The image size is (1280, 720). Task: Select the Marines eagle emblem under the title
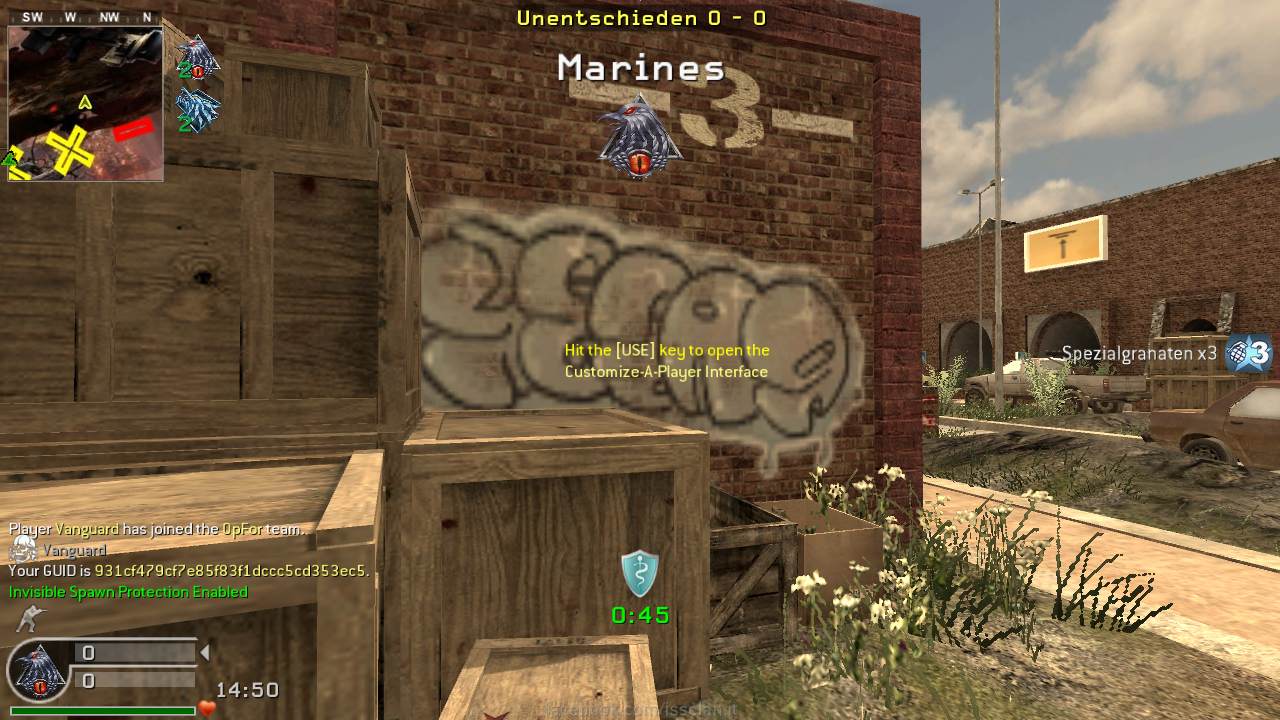639,138
